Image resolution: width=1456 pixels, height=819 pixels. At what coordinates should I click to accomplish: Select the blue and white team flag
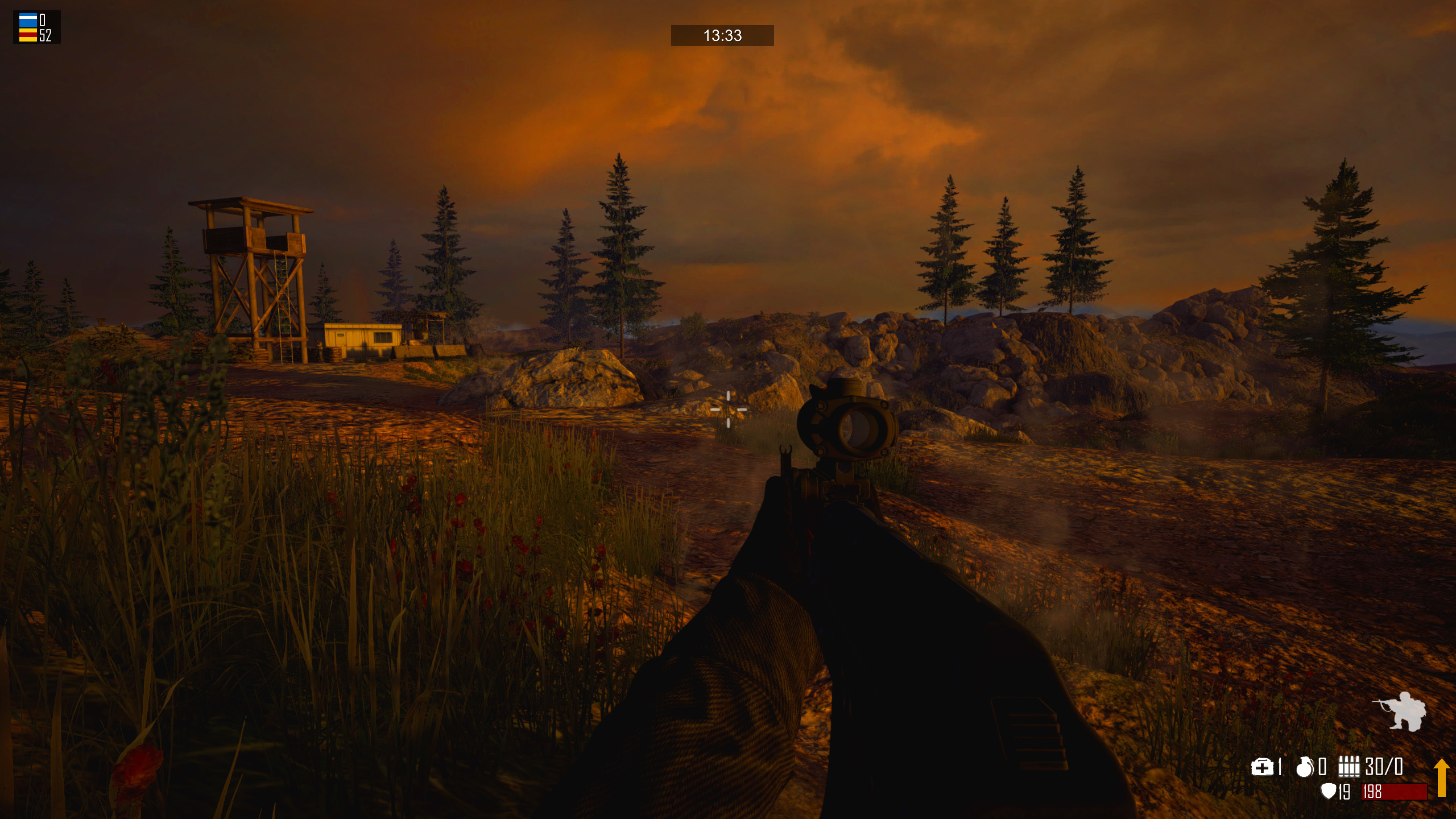28,20
